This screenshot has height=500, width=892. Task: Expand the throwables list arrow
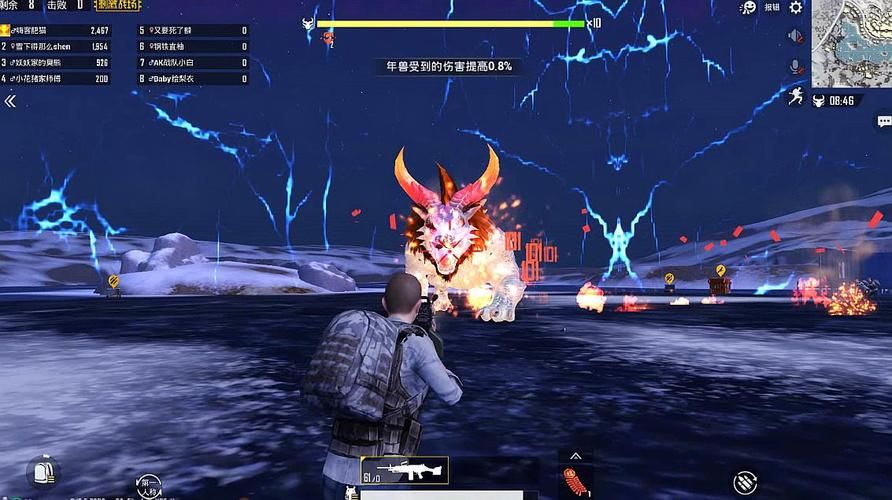click(574, 454)
